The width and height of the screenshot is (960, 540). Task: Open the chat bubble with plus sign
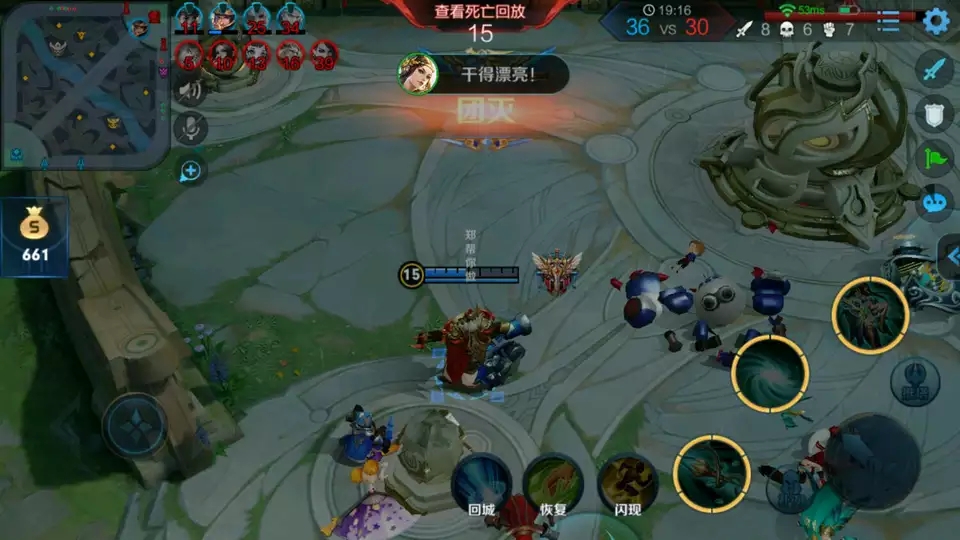pos(190,172)
